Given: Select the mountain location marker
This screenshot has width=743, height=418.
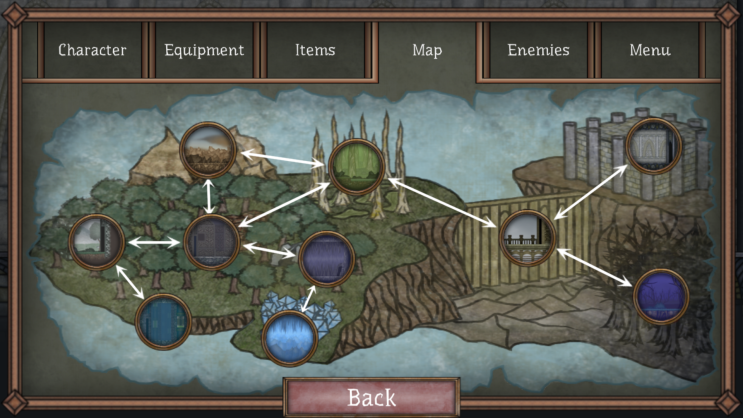Looking at the screenshot, I should pyautogui.click(x=208, y=150).
